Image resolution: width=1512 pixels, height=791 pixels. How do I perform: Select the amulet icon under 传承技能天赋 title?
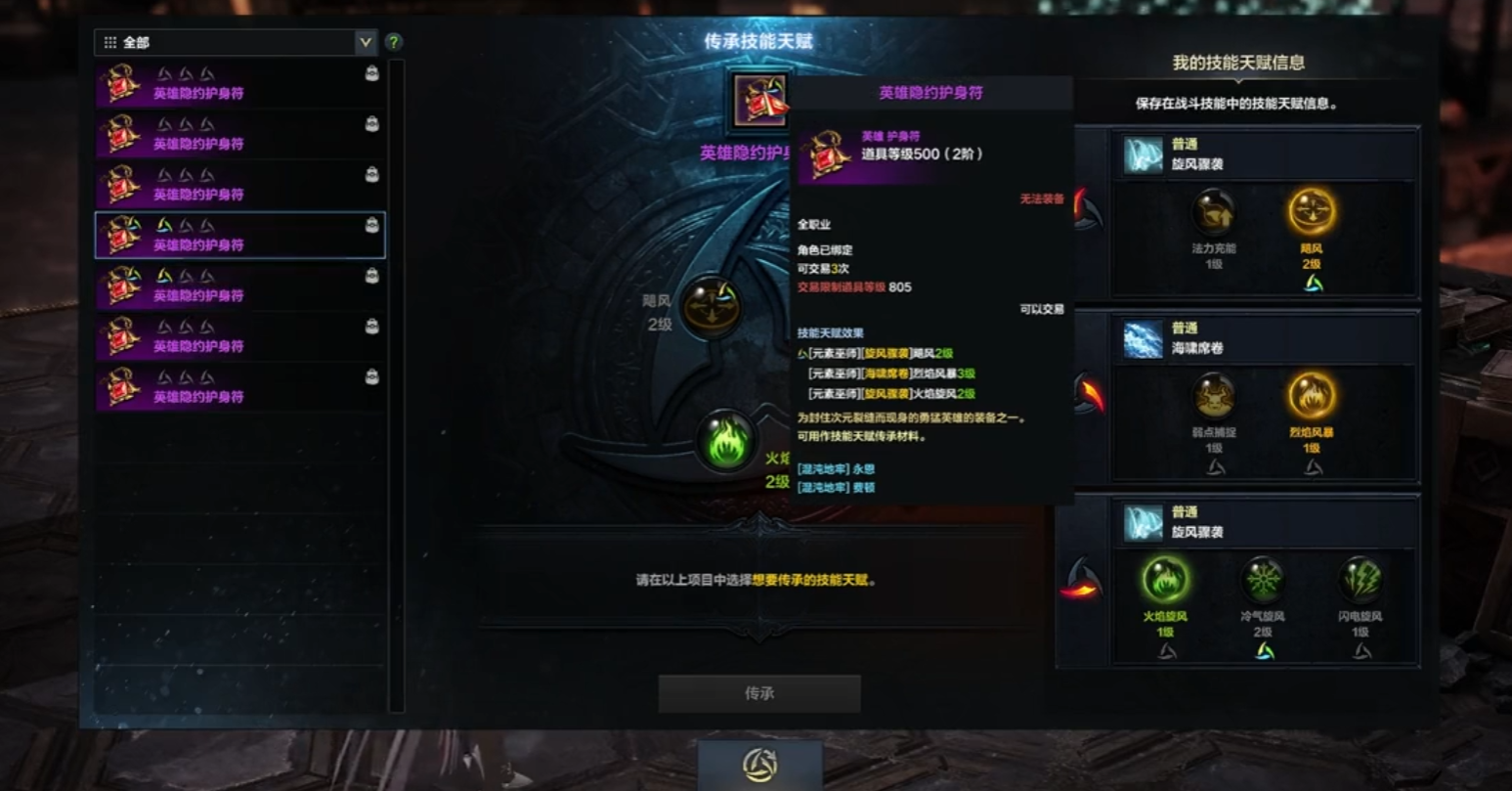coord(760,100)
